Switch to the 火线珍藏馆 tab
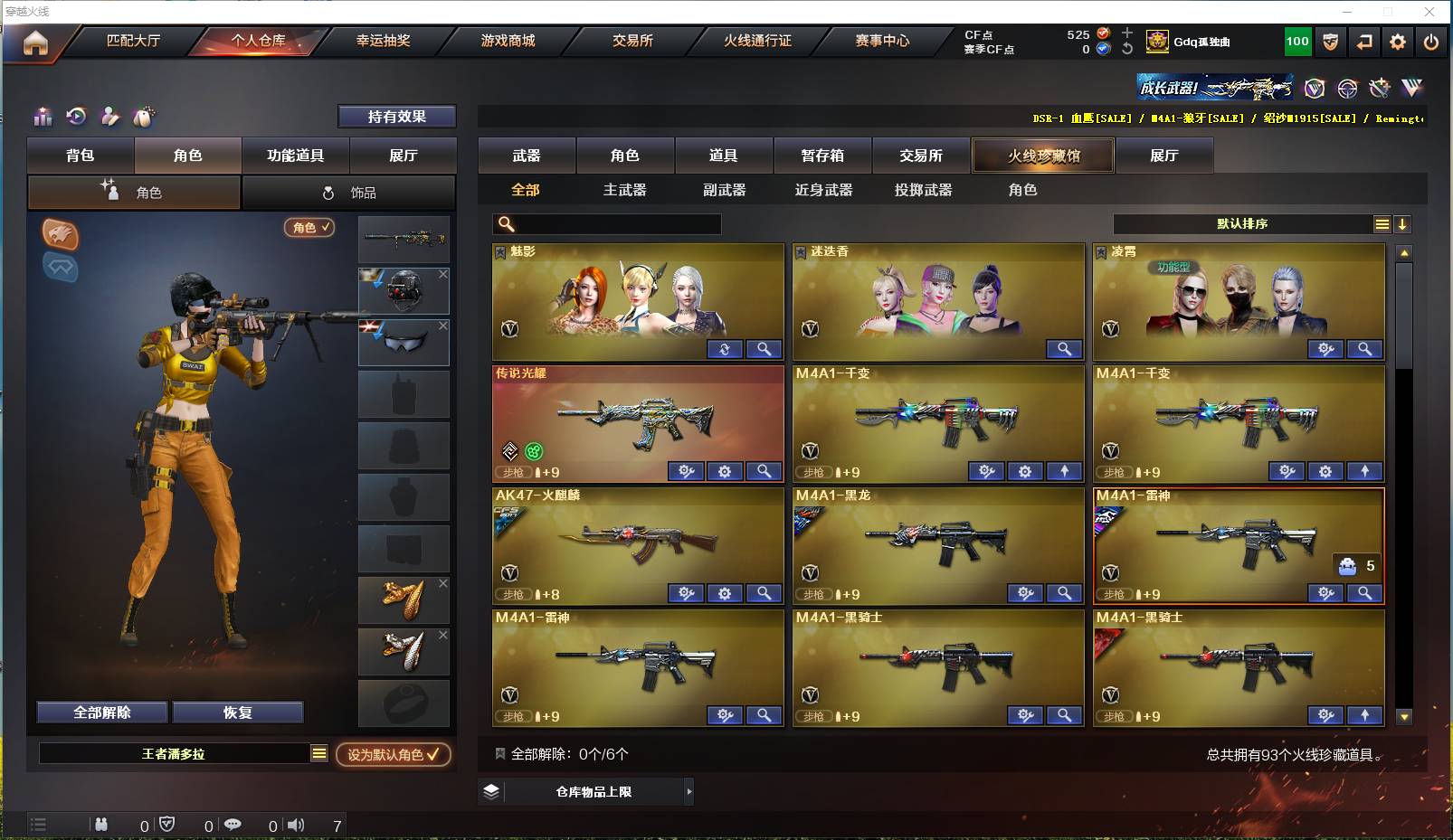This screenshot has height=840, width=1453. click(1044, 156)
